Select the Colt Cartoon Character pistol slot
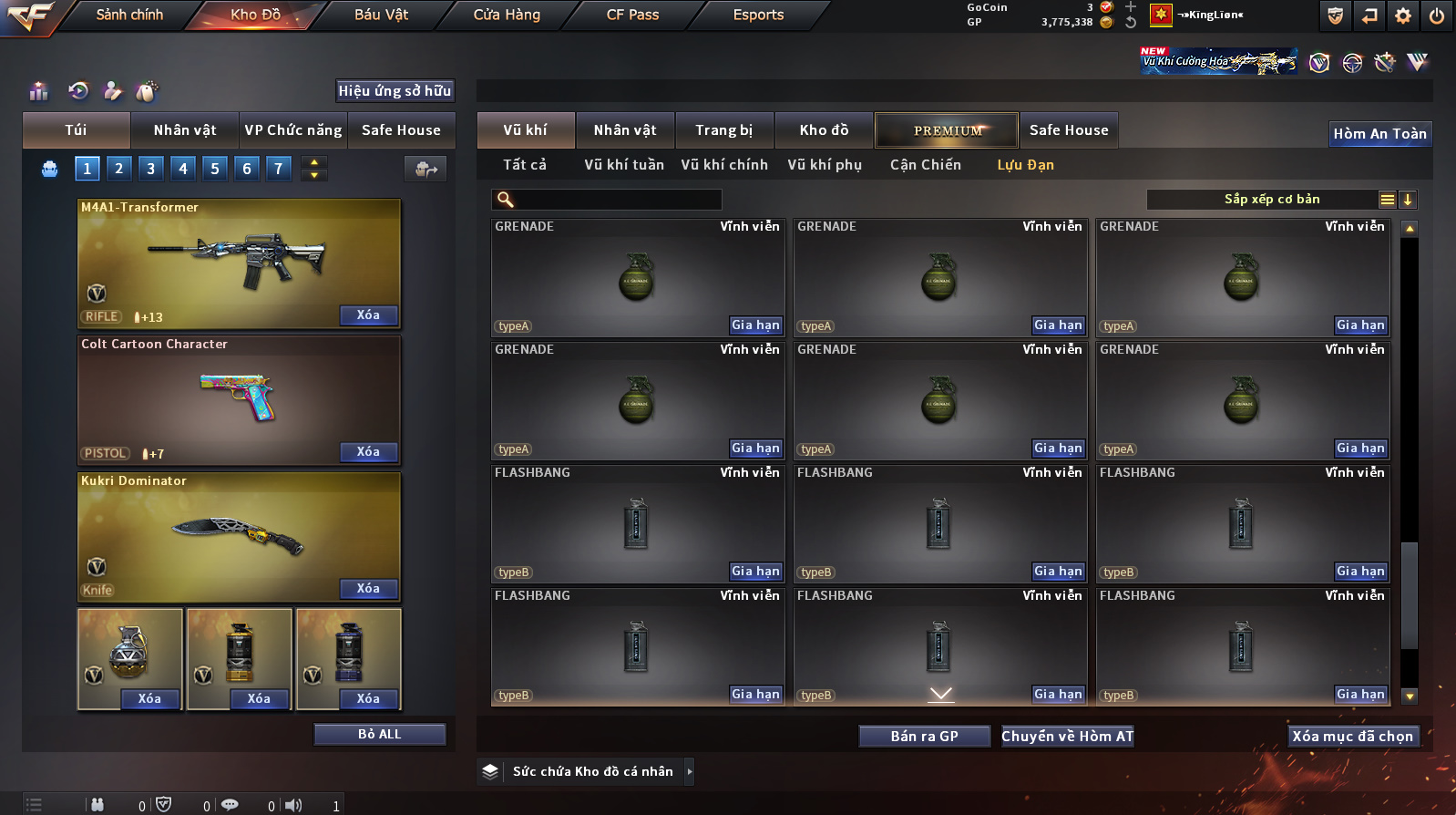Viewport: 1456px width, 815px height. 239,399
